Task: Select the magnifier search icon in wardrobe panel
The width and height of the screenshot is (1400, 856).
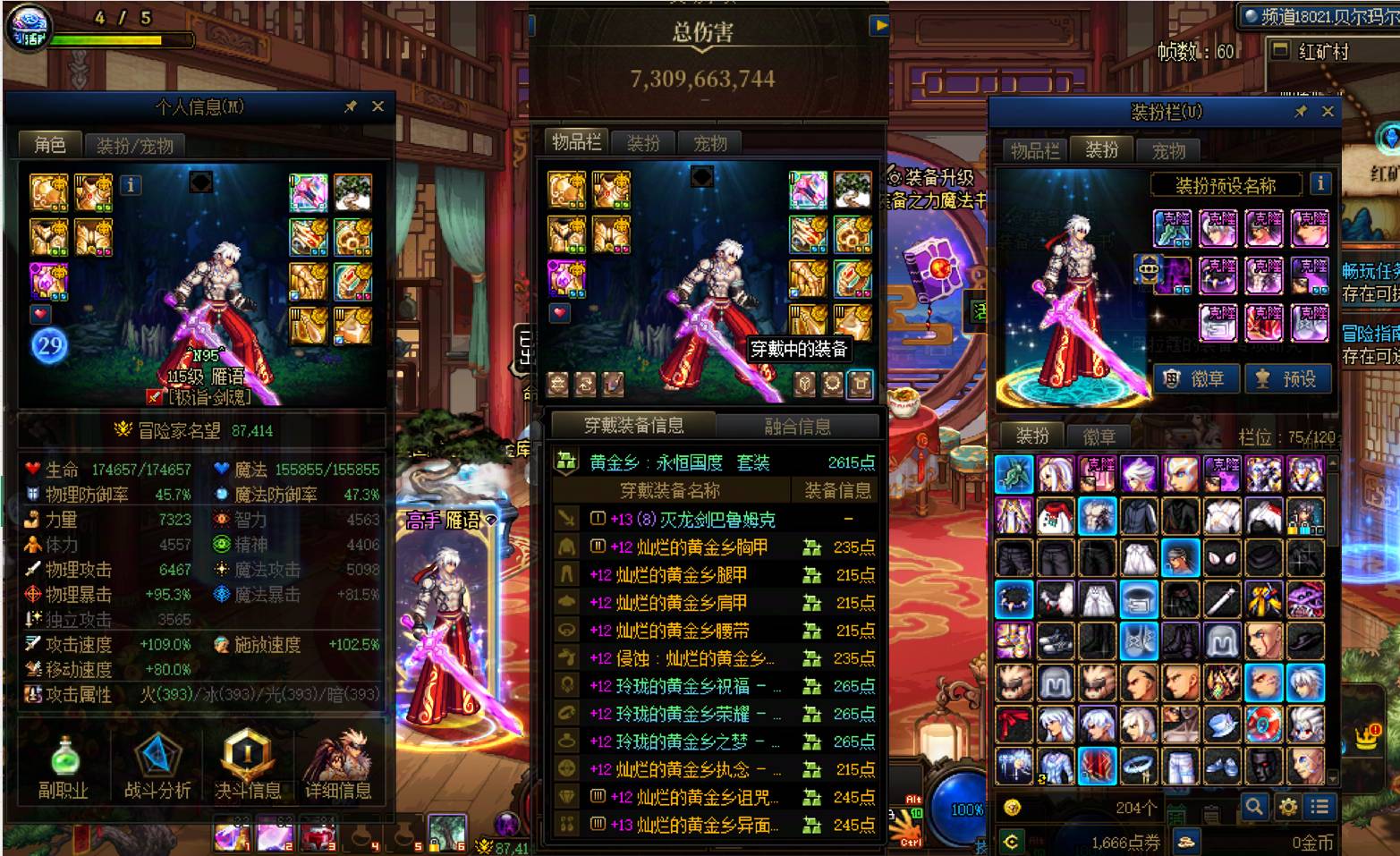Action: point(1255,807)
